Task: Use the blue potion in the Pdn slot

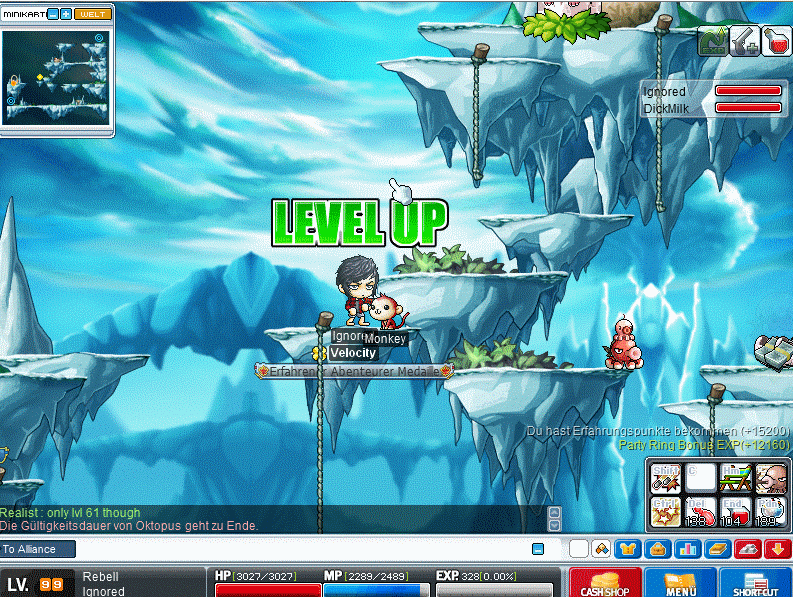Action: point(770,513)
